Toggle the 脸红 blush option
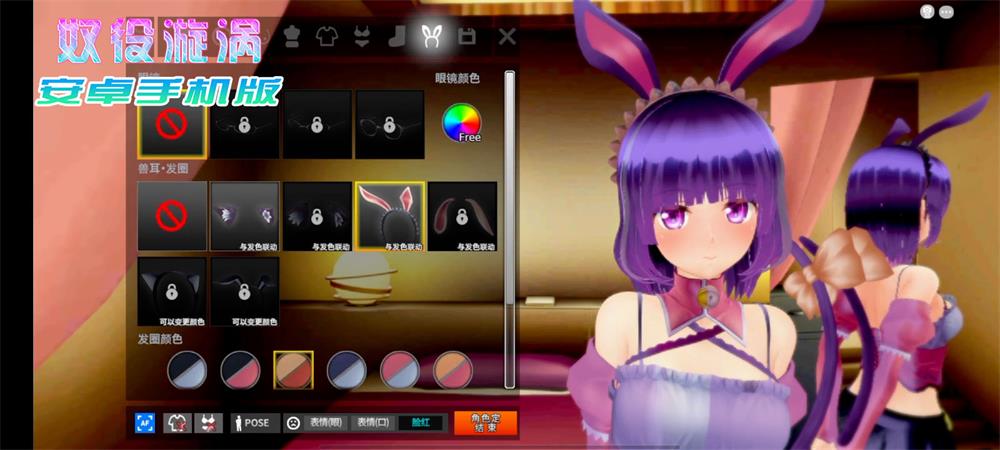The height and width of the screenshot is (450, 1000). (x=421, y=423)
